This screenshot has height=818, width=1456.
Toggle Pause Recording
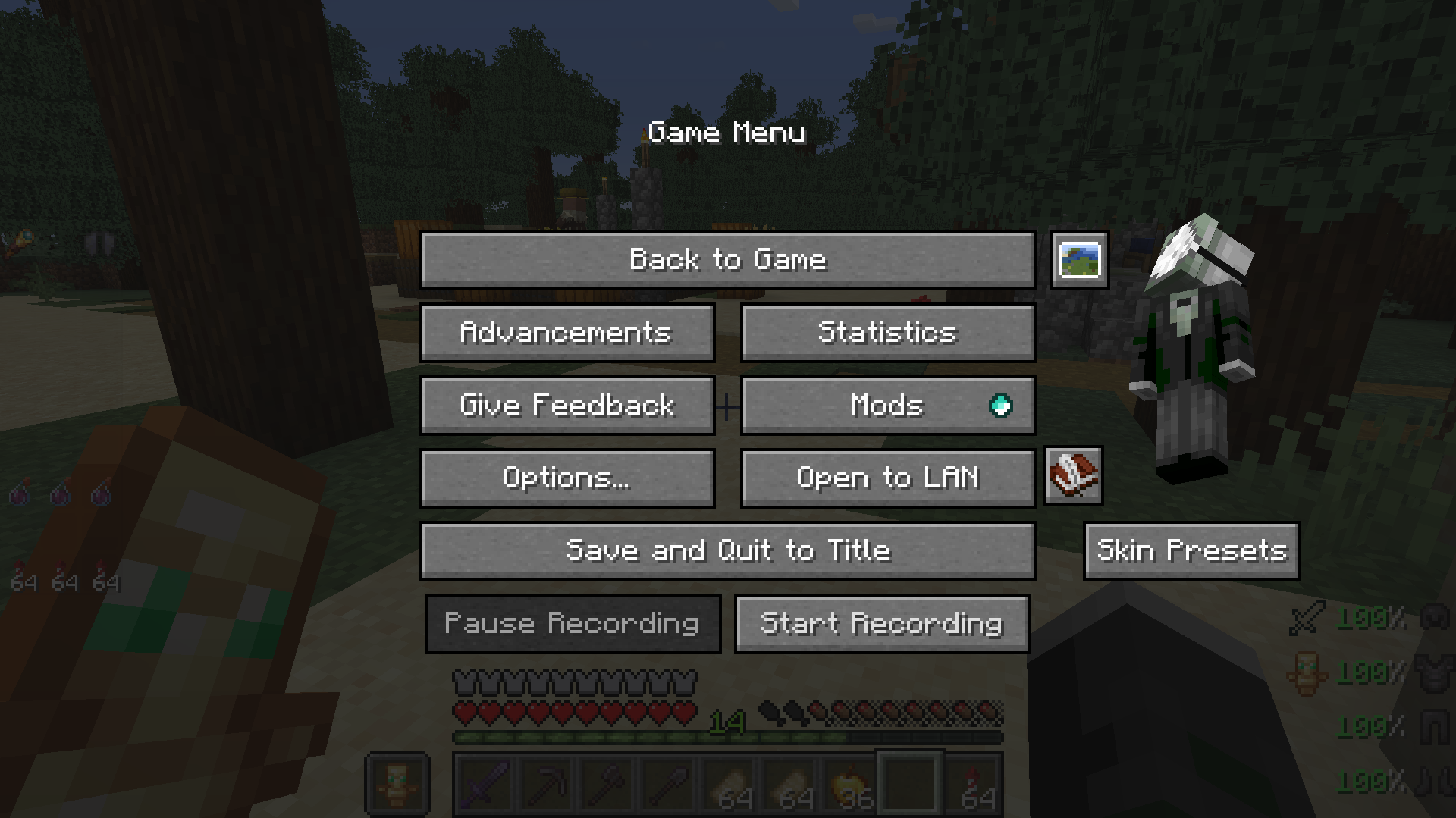tap(573, 623)
